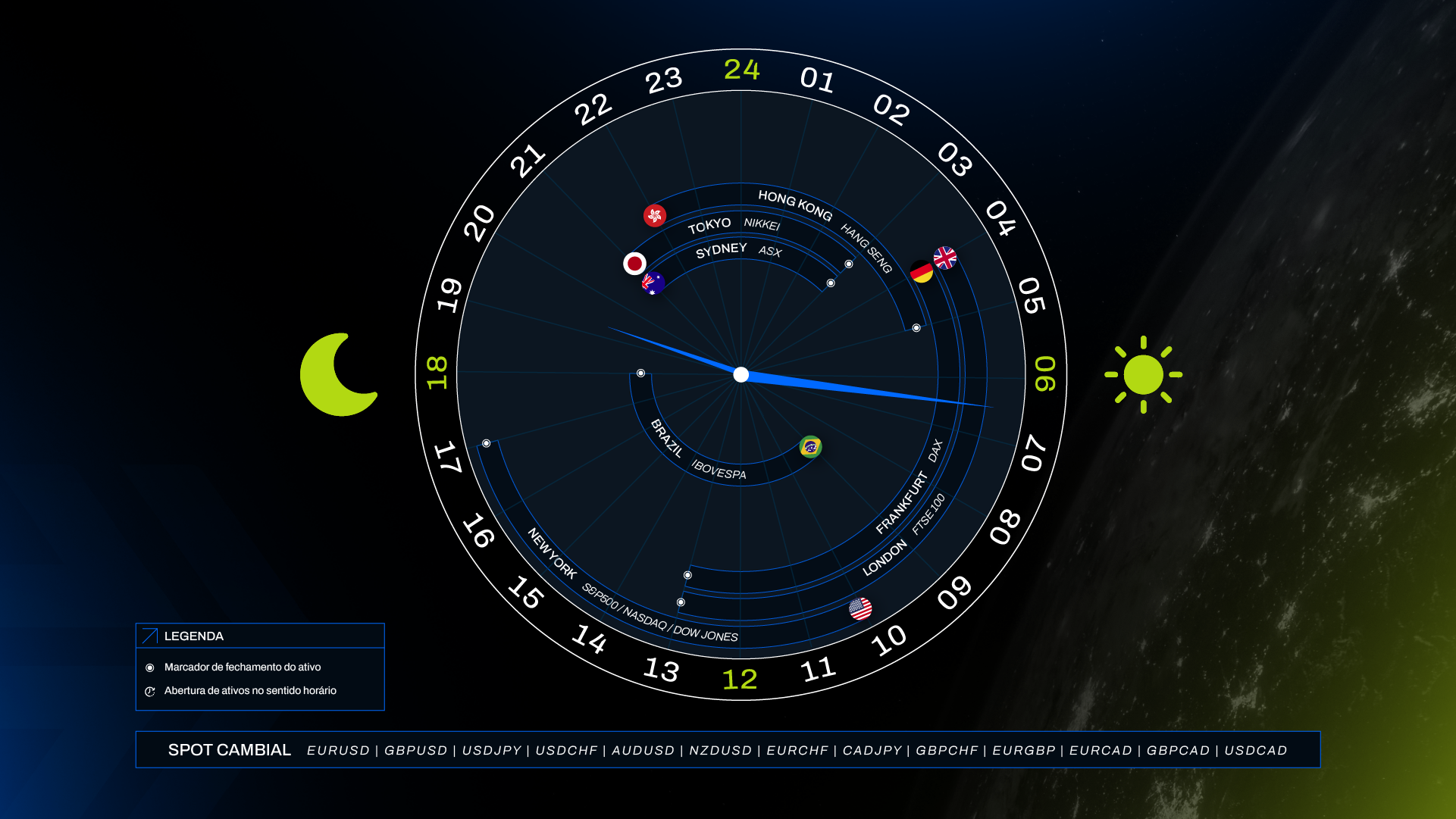Pick the AUDUSD pair
1456x819 pixels.
tap(643, 750)
